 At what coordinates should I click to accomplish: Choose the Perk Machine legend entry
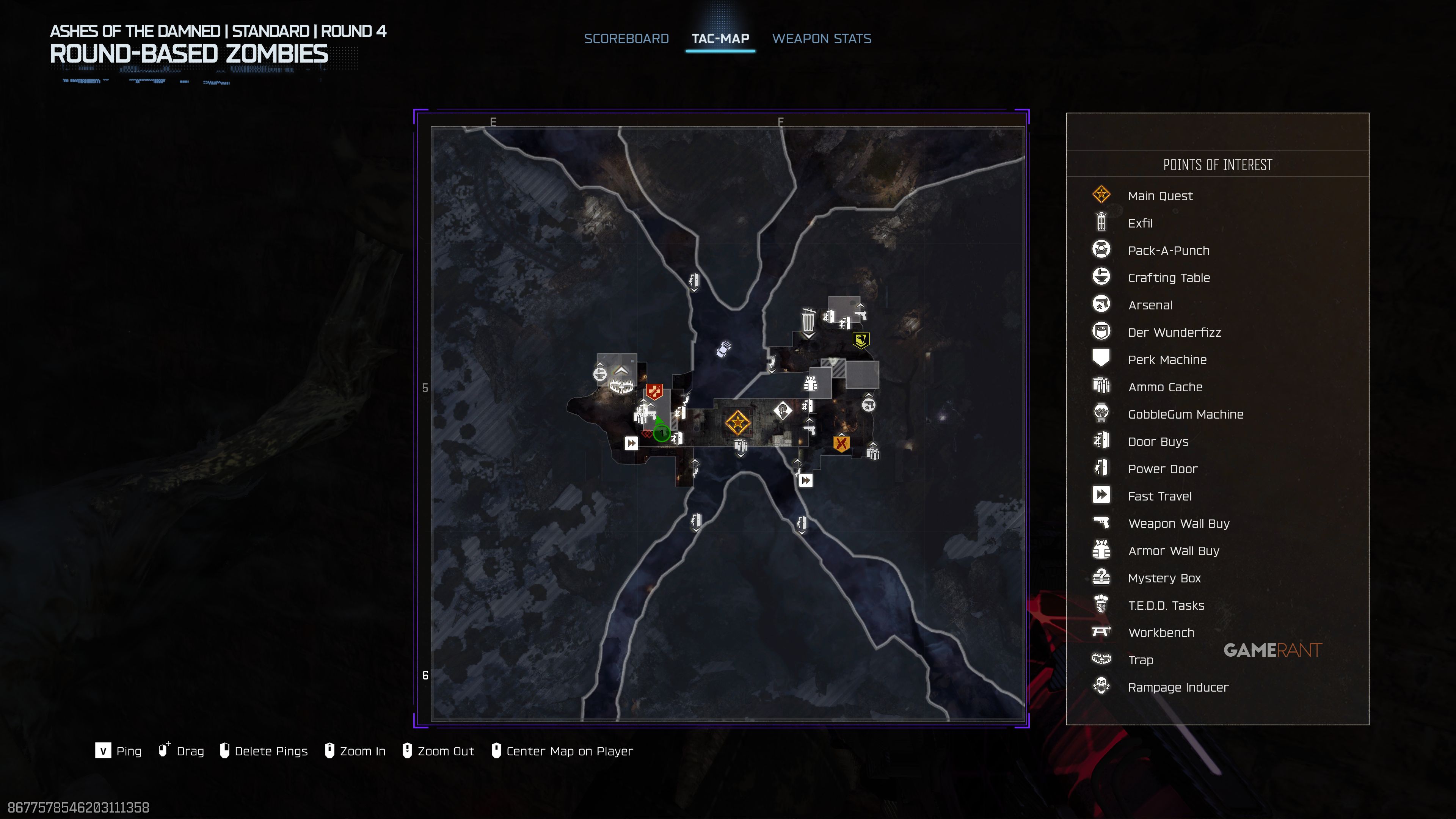pyautogui.click(x=1167, y=359)
